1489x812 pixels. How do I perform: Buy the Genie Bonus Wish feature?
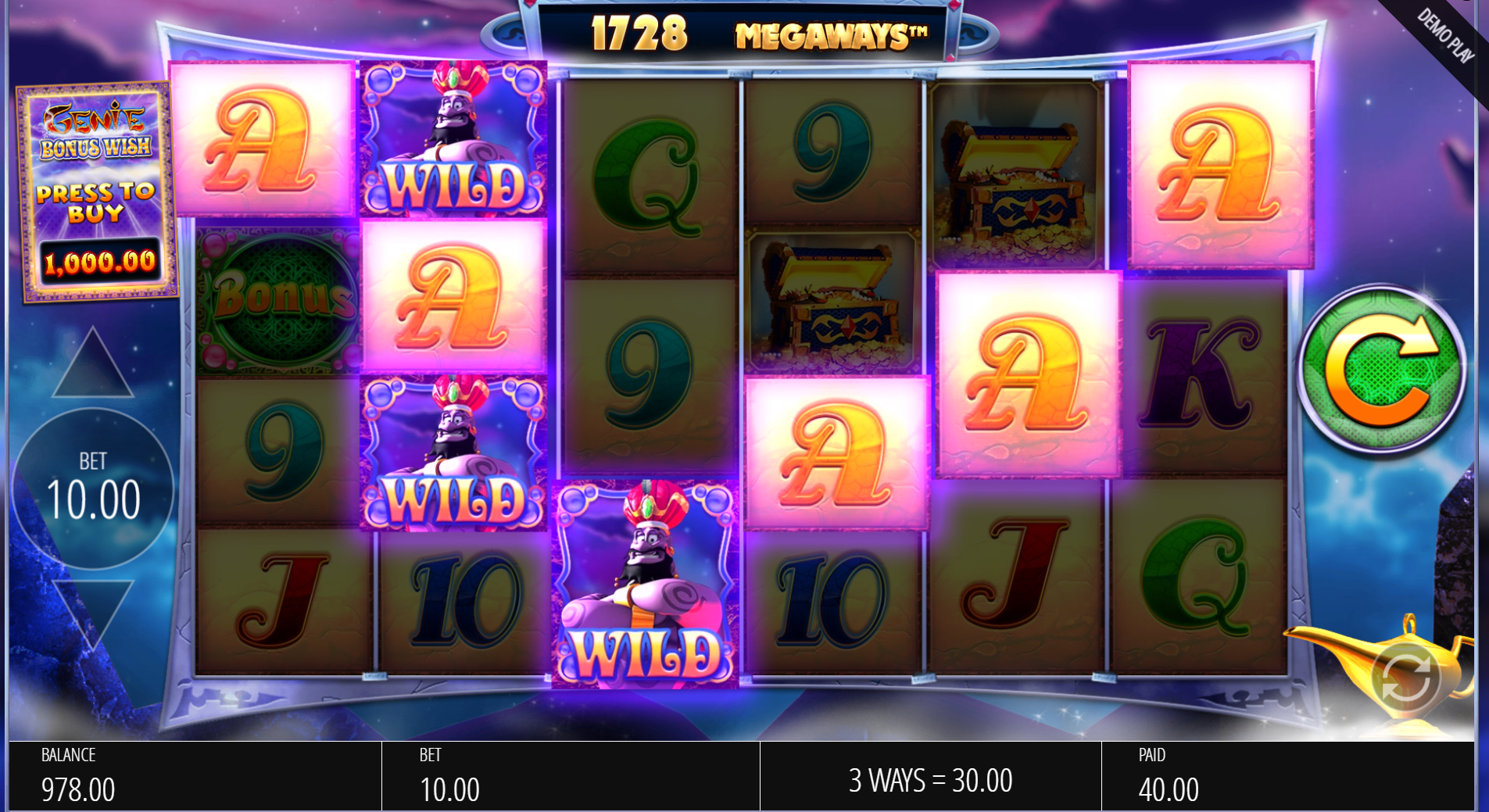click(97, 192)
